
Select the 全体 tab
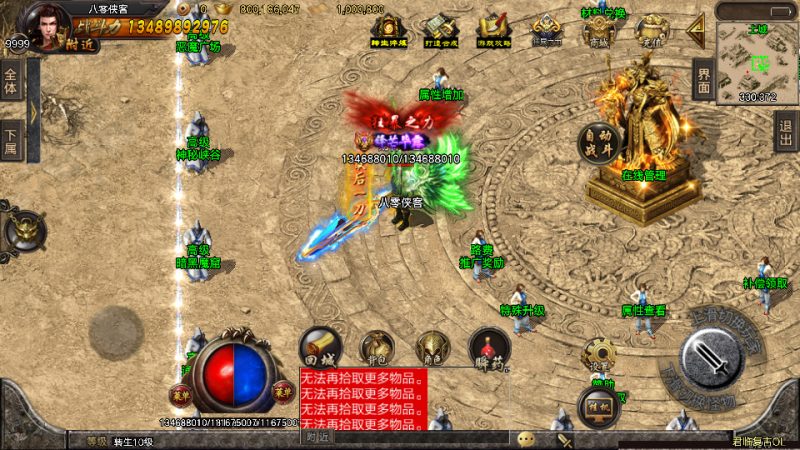pos(12,79)
